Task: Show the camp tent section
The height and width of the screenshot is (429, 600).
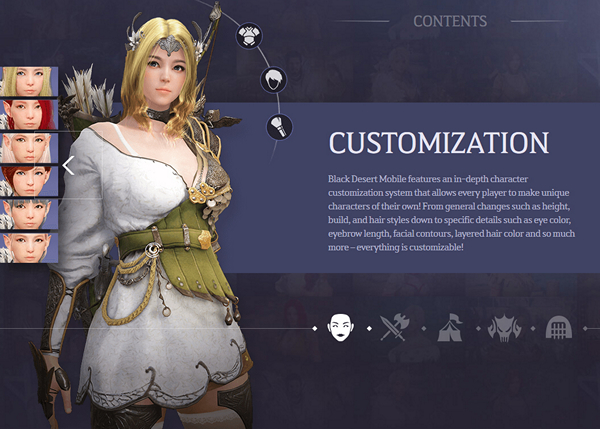Action: point(450,327)
